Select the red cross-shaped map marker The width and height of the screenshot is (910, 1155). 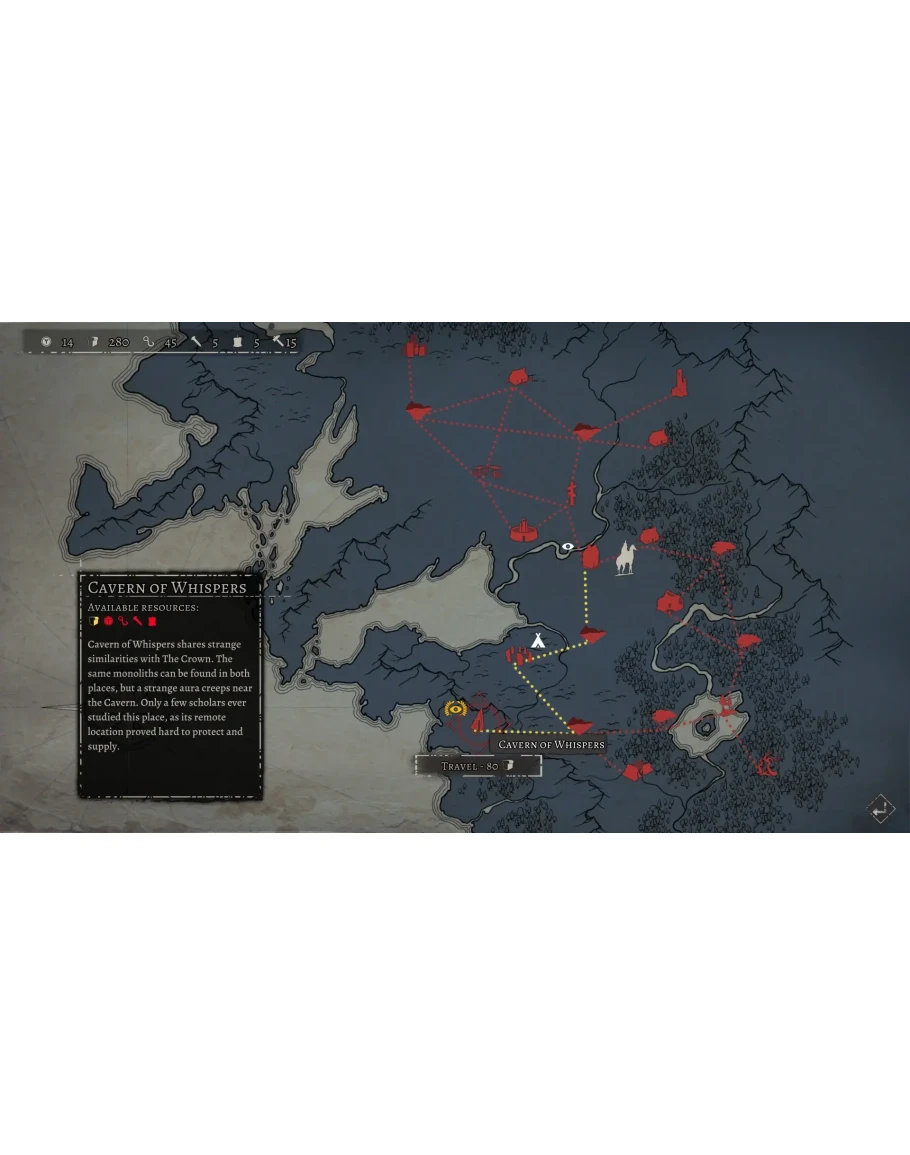572,492
